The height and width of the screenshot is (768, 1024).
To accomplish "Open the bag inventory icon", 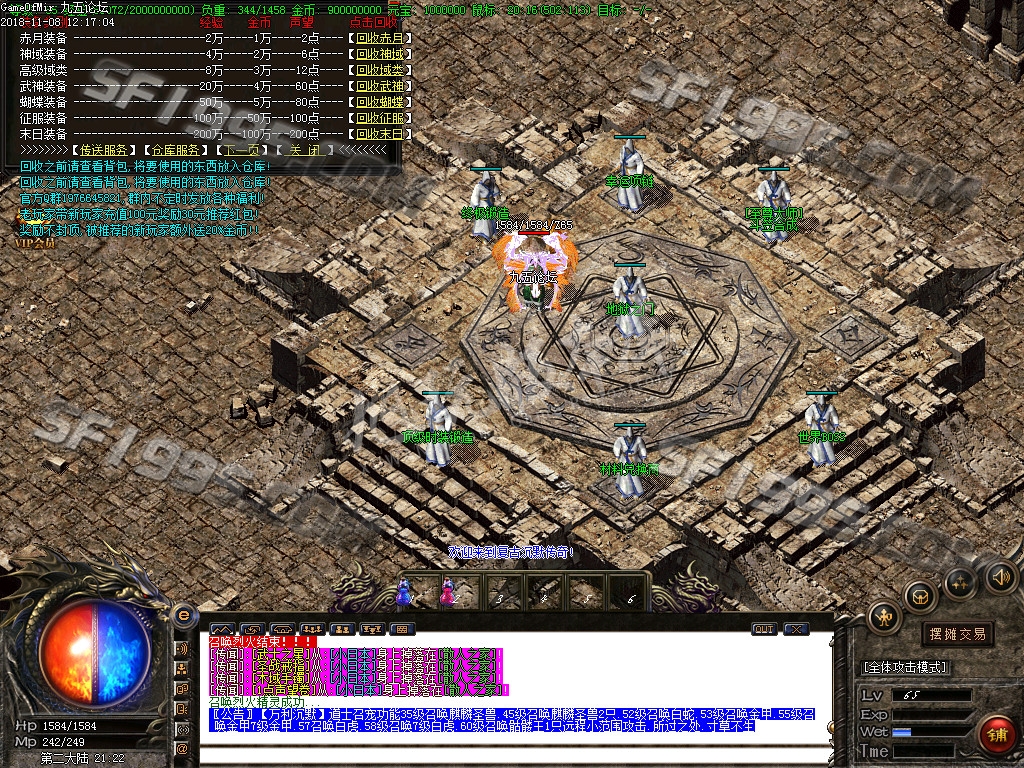I will tap(919, 596).
